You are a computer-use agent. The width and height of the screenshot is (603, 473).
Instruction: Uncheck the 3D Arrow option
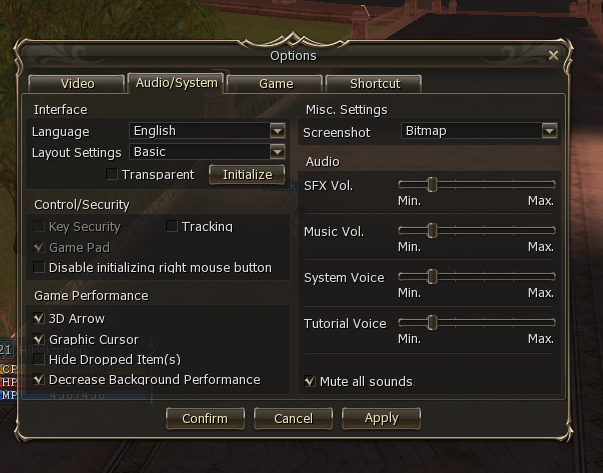39,319
